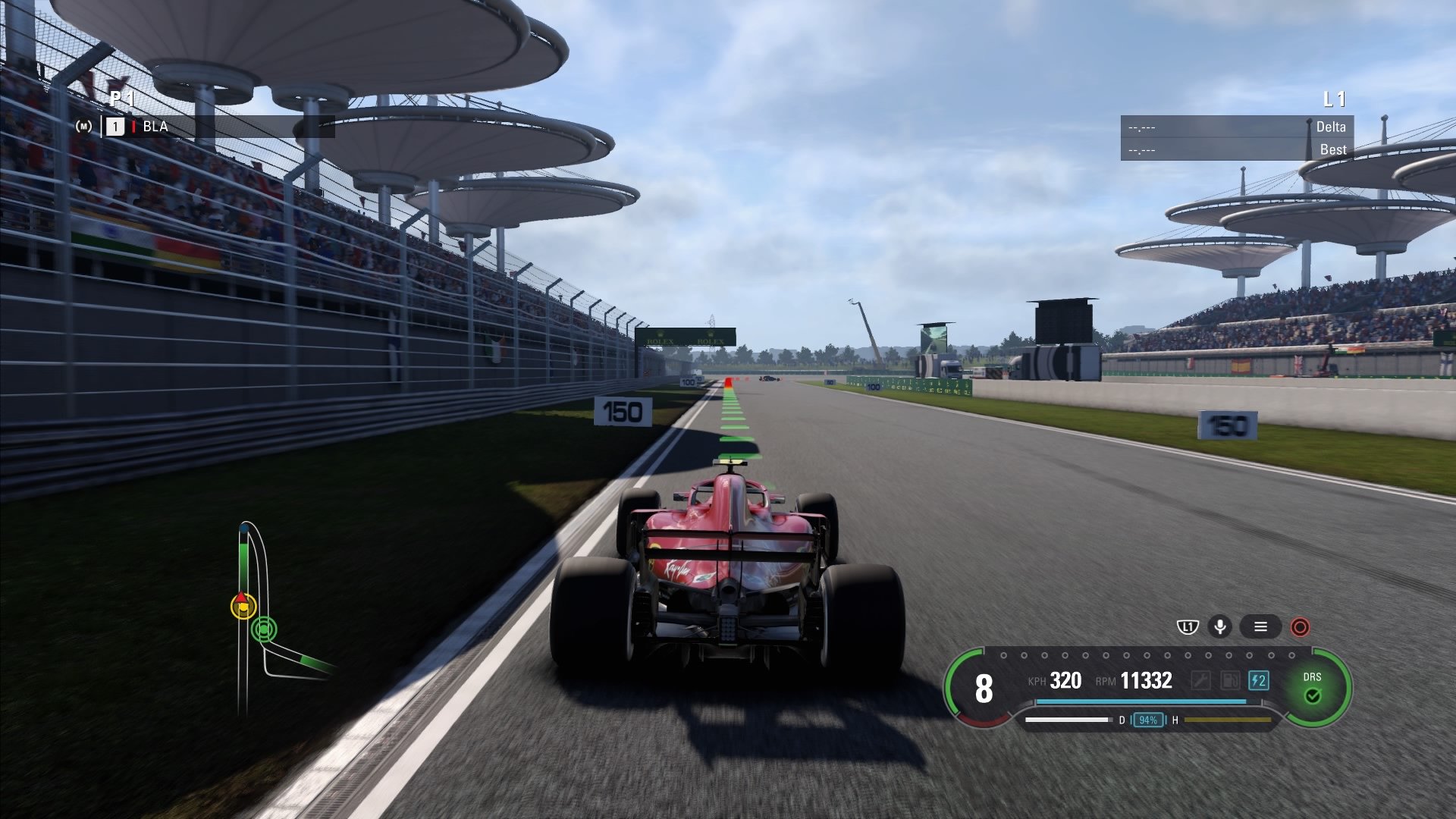Open the ERS deployment mode badge showing 2
Screen dimensions: 1456x819
click(1258, 680)
